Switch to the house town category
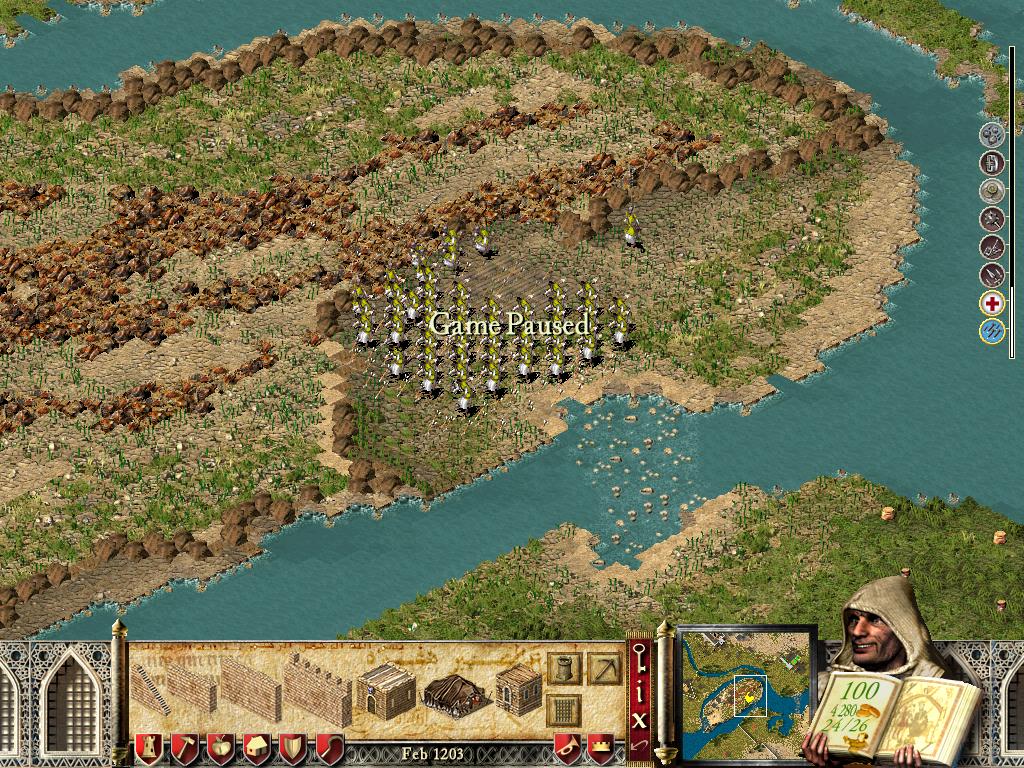The width and height of the screenshot is (1024, 768). pyautogui.click(x=257, y=748)
